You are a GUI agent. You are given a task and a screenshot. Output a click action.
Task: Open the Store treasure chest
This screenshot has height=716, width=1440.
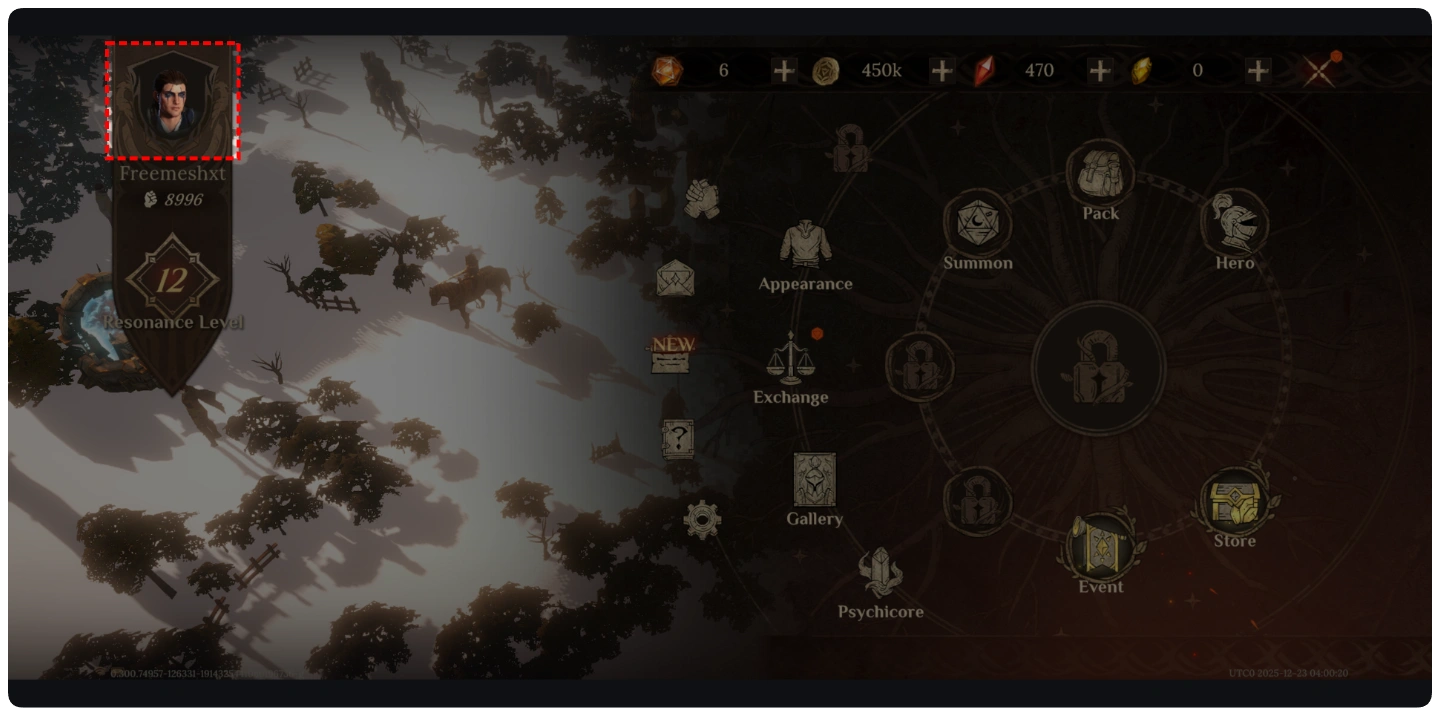click(x=1235, y=503)
